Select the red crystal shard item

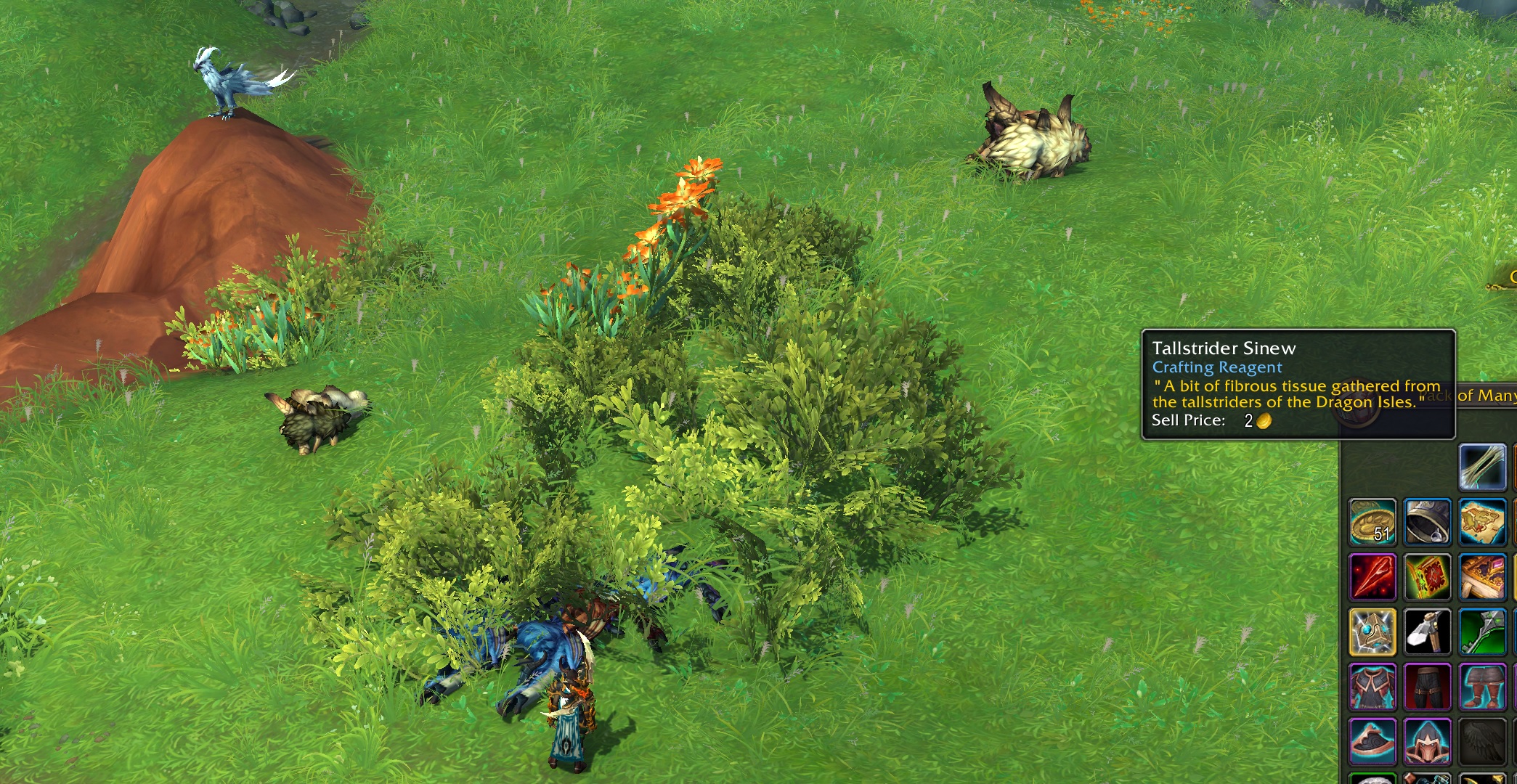[x=1372, y=576]
